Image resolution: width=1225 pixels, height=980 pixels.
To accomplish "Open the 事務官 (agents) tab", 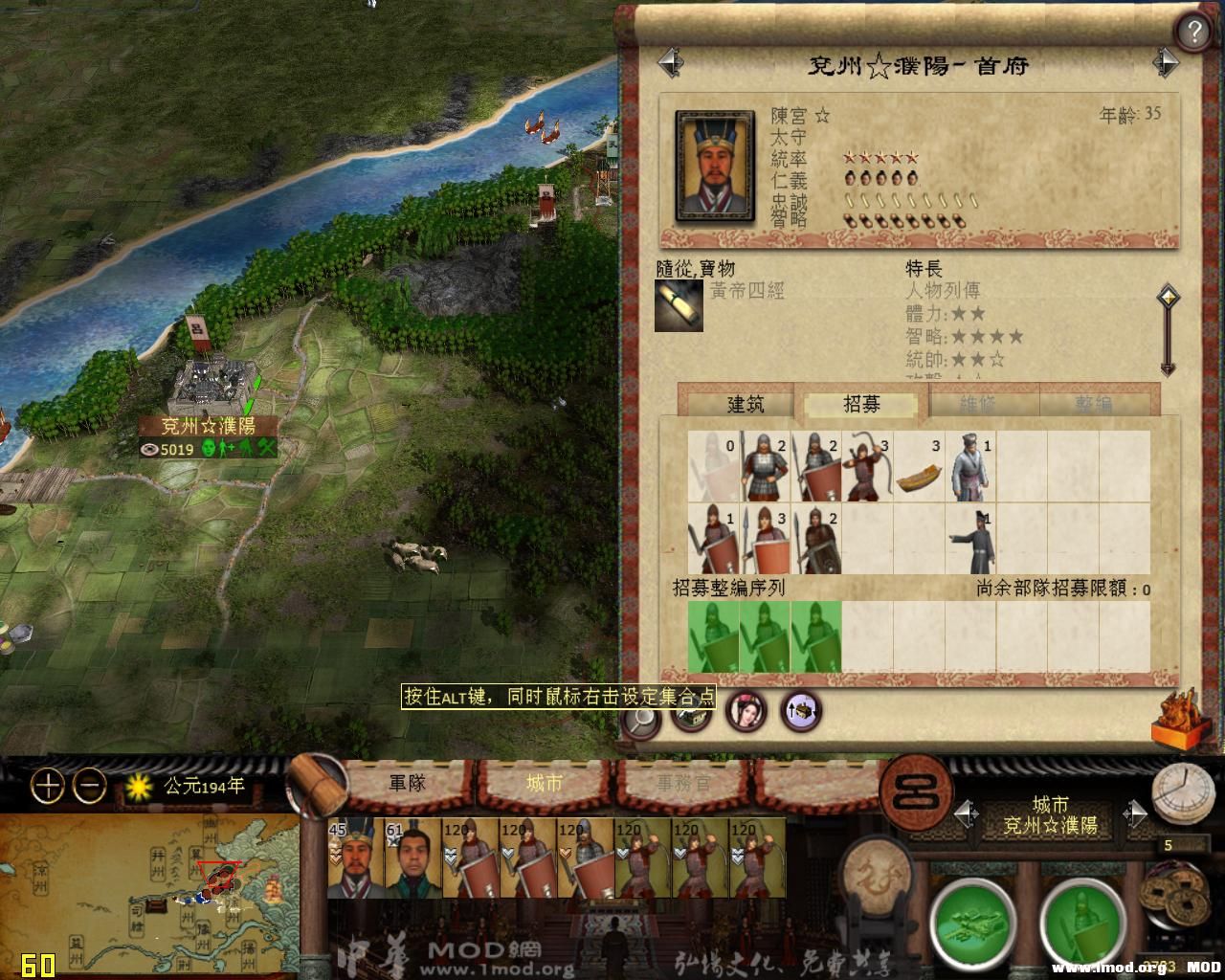I will [683, 784].
